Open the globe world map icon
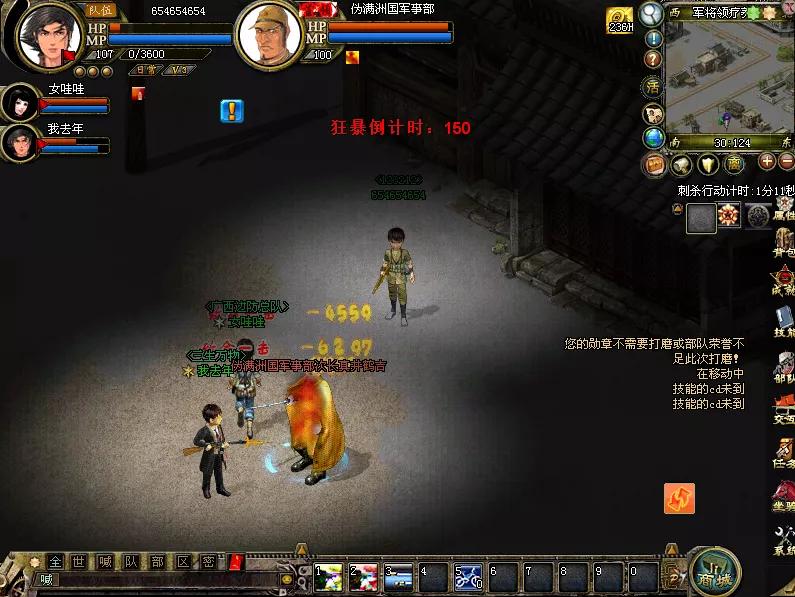Viewport: 795px width, 597px height. pyautogui.click(x=654, y=138)
